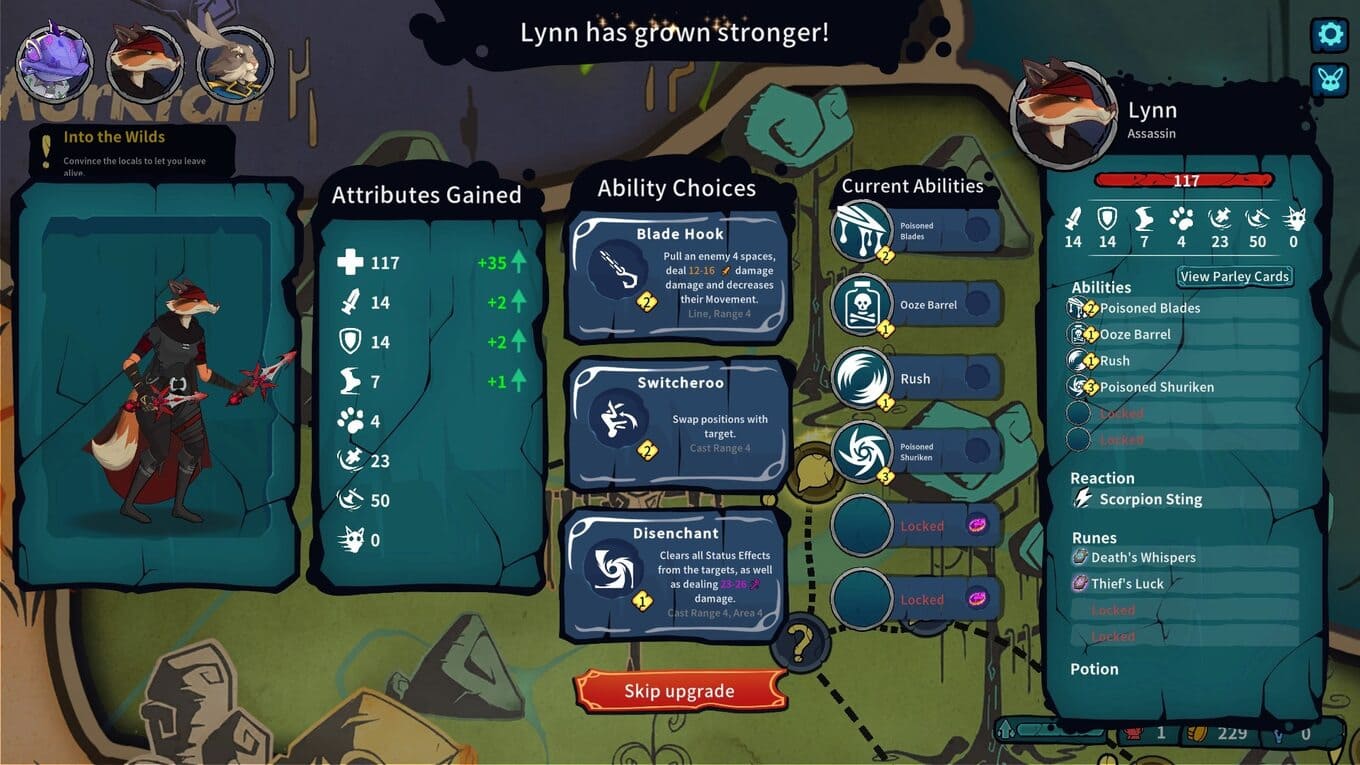Image resolution: width=1360 pixels, height=765 pixels.
Task: Select the rabbit party member portrait
Action: click(235, 63)
